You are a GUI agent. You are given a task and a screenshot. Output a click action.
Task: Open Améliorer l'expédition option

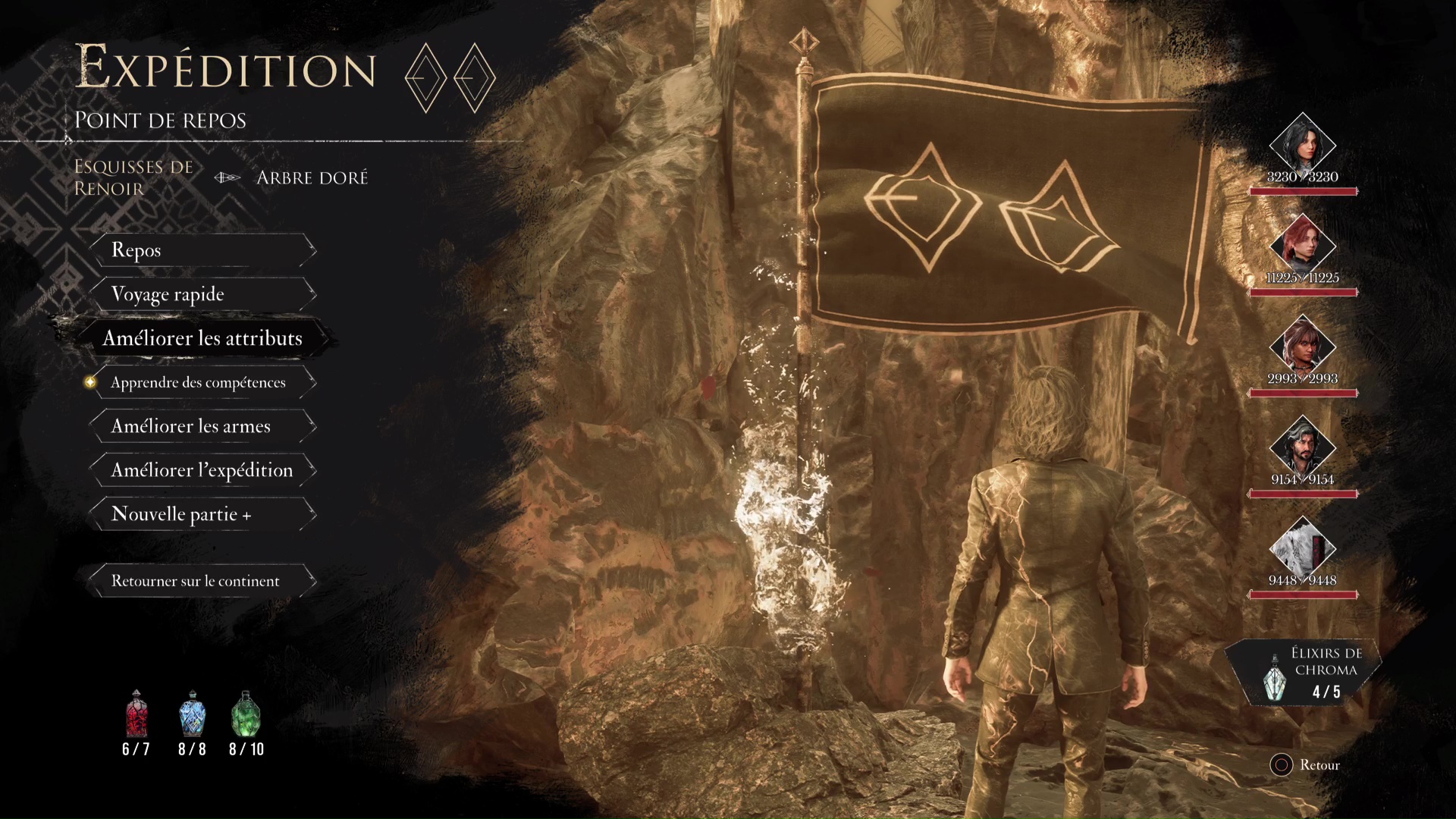coord(202,470)
